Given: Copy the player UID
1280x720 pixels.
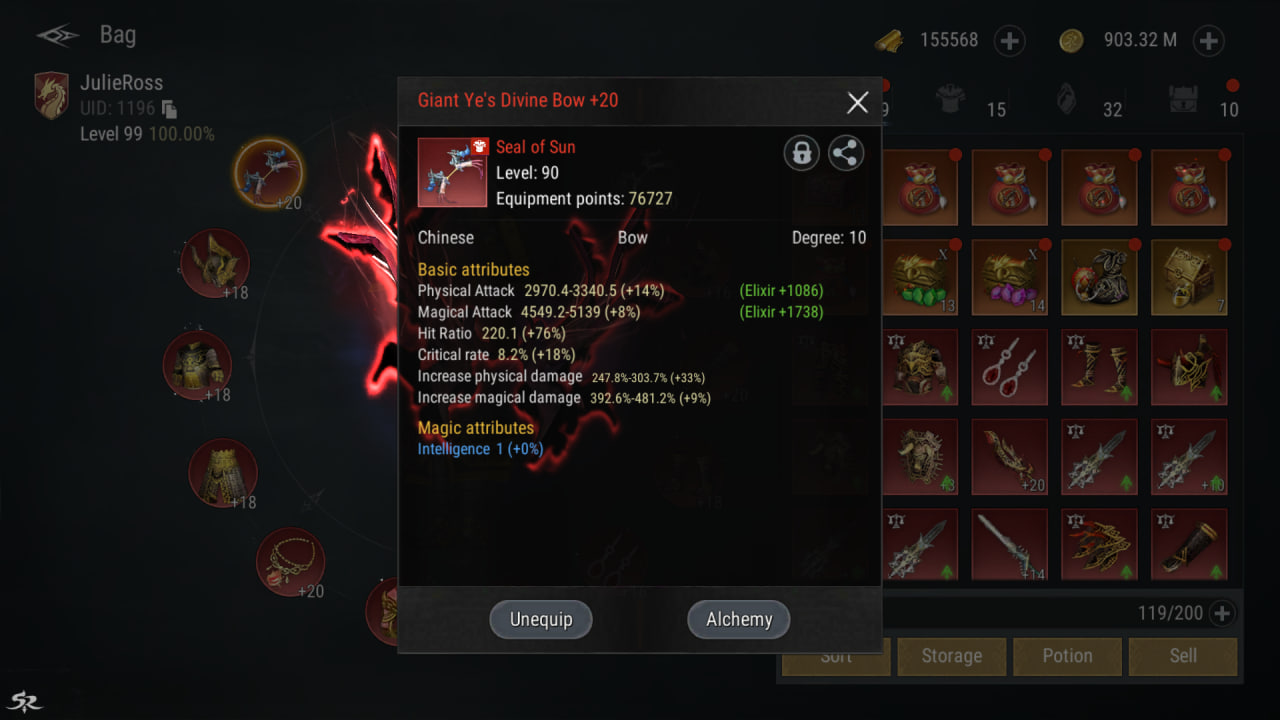Looking at the screenshot, I should [170, 109].
